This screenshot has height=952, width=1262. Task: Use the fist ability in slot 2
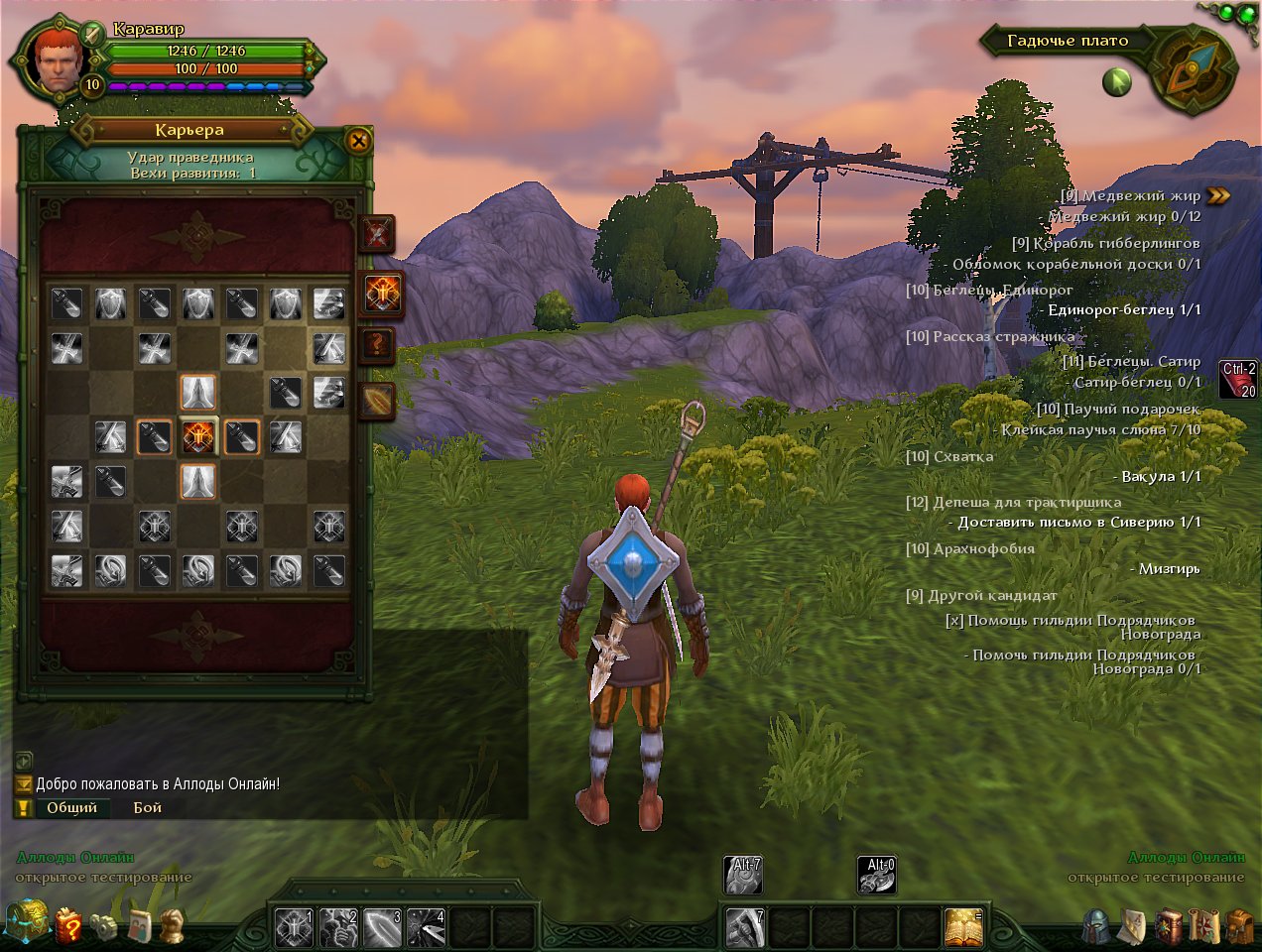coord(337,927)
